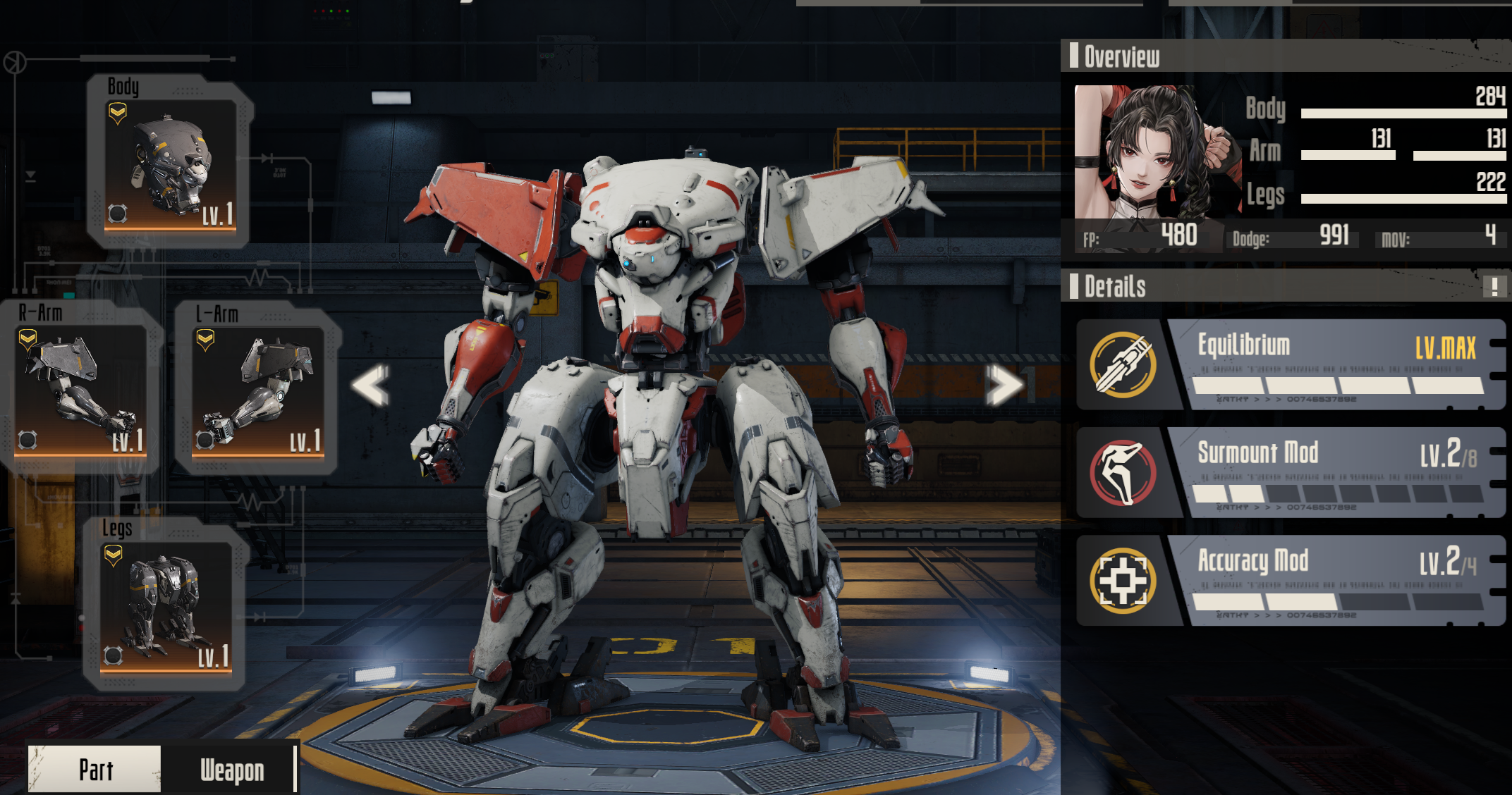Show the next mech with right arrow
The width and height of the screenshot is (1512, 795).
click(x=1004, y=385)
